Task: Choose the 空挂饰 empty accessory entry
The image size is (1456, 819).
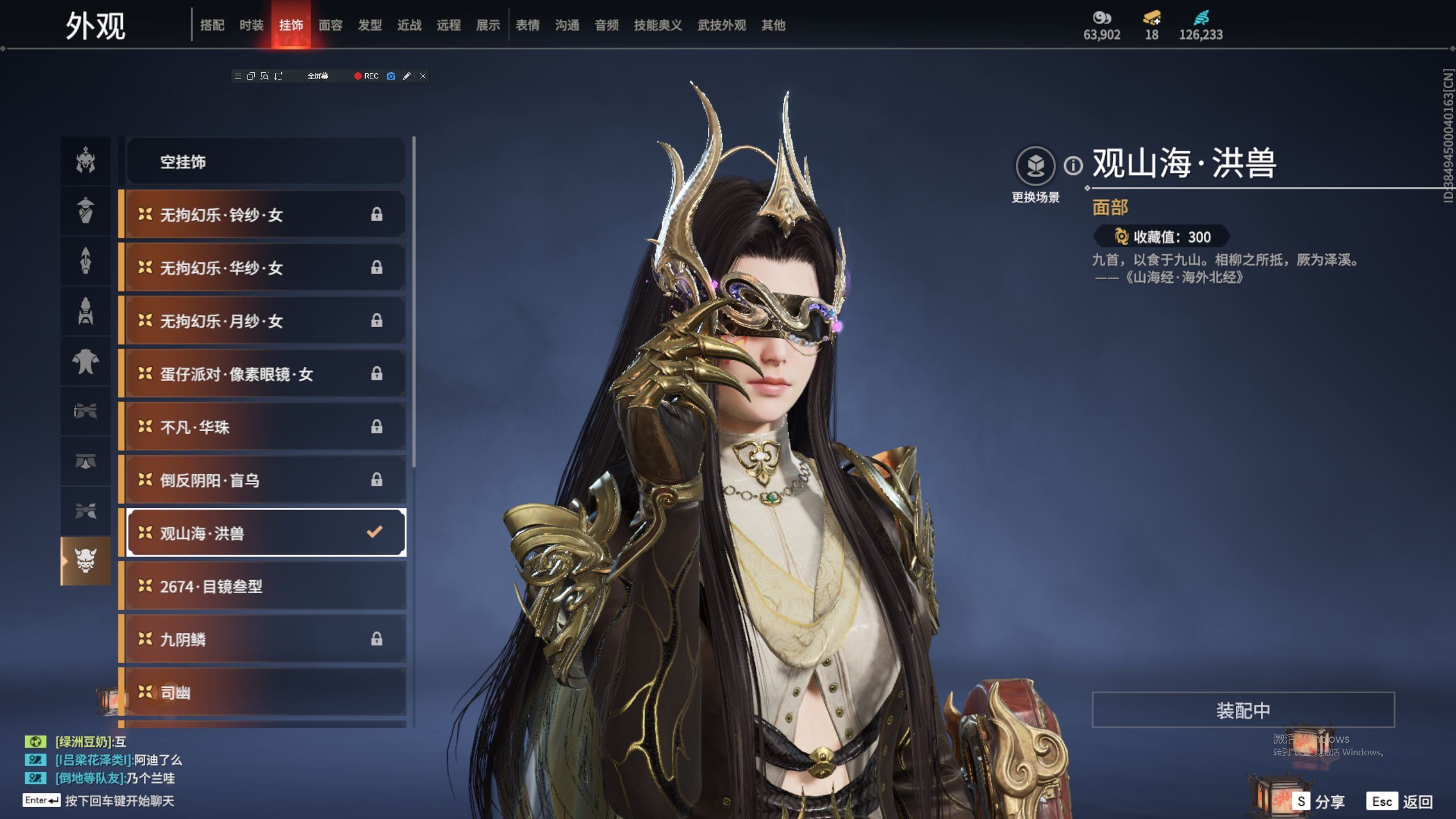Action: 266,162
